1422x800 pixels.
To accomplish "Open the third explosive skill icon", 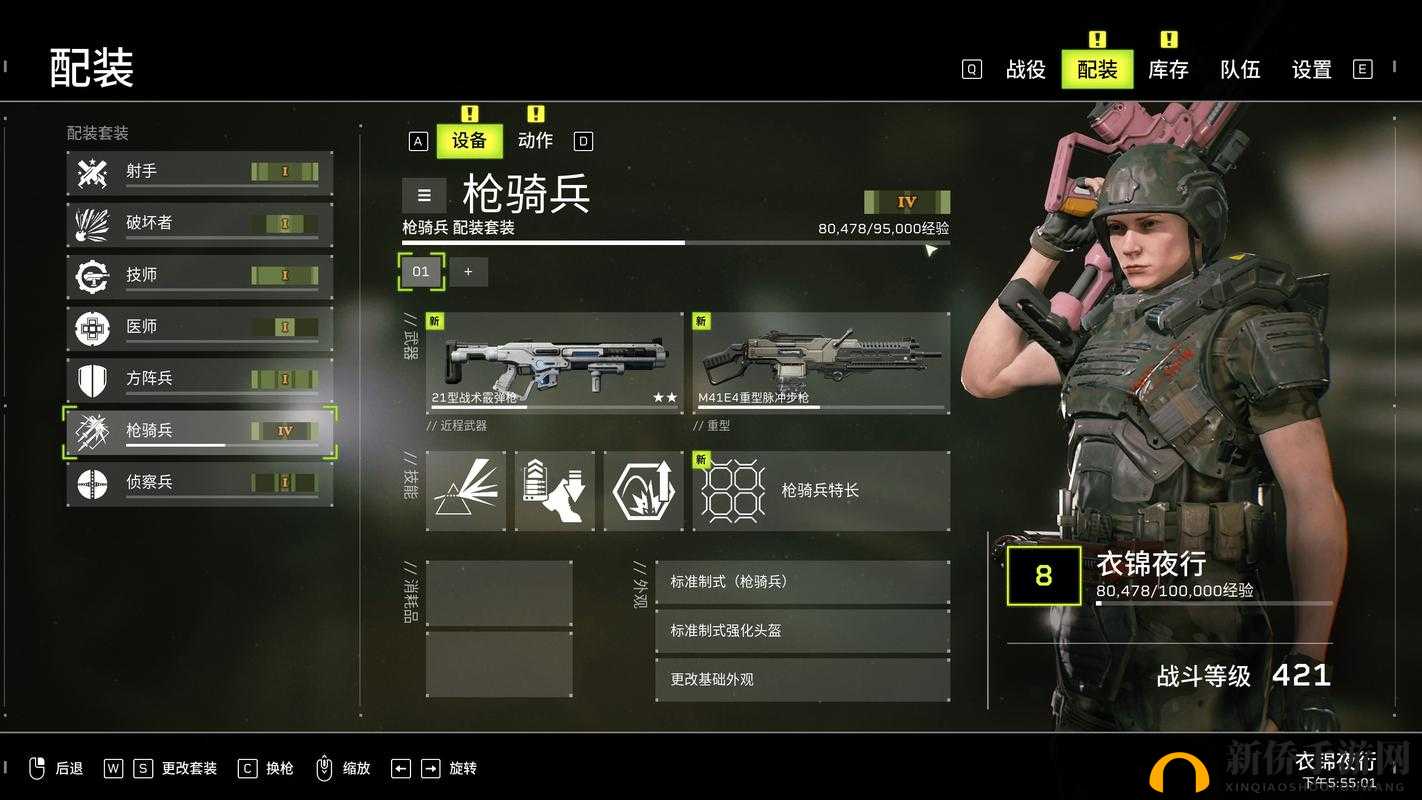I will (x=643, y=489).
